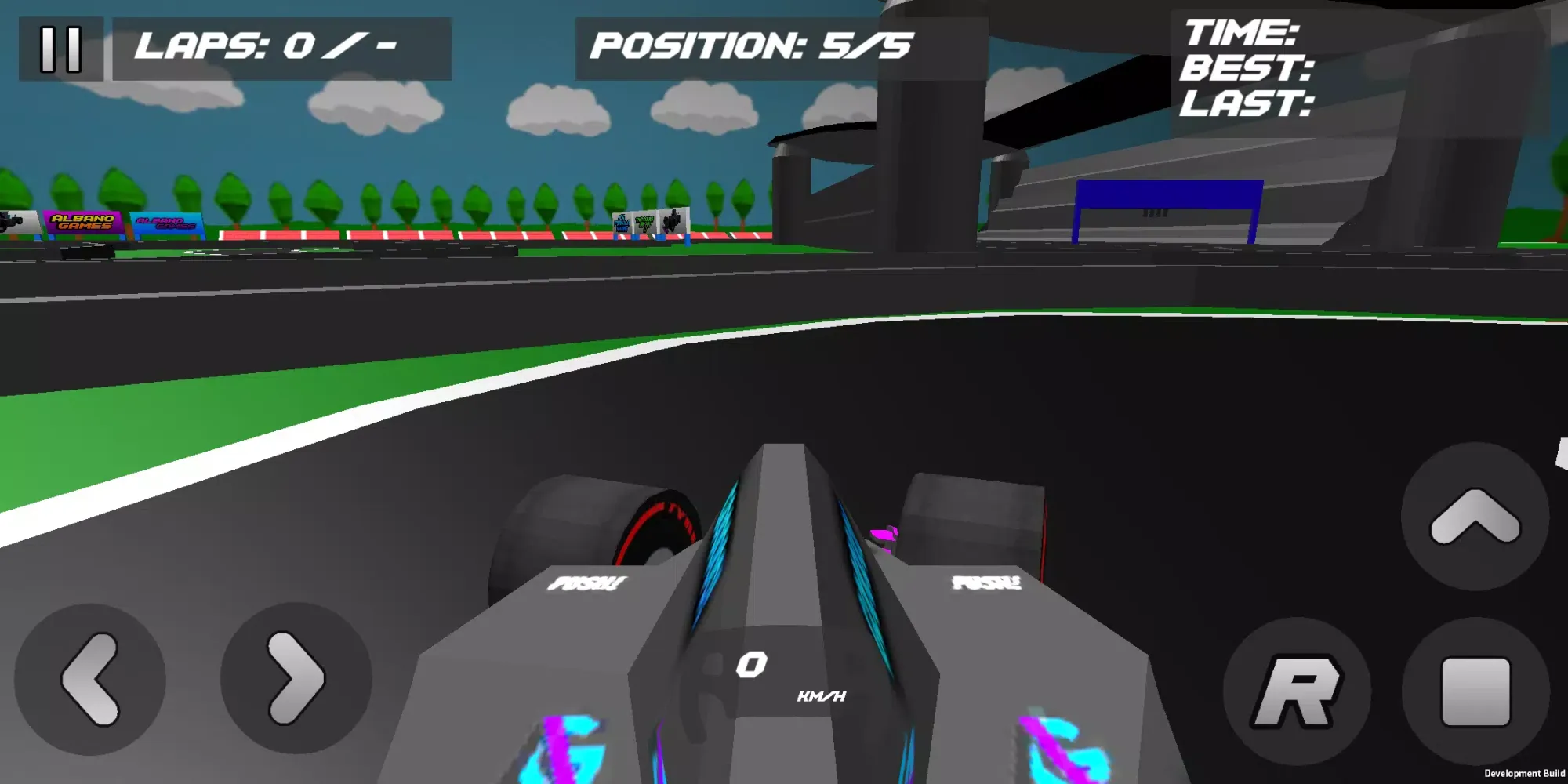Tap the BEST: time entry
1568x784 pixels.
click(x=1247, y=69)
